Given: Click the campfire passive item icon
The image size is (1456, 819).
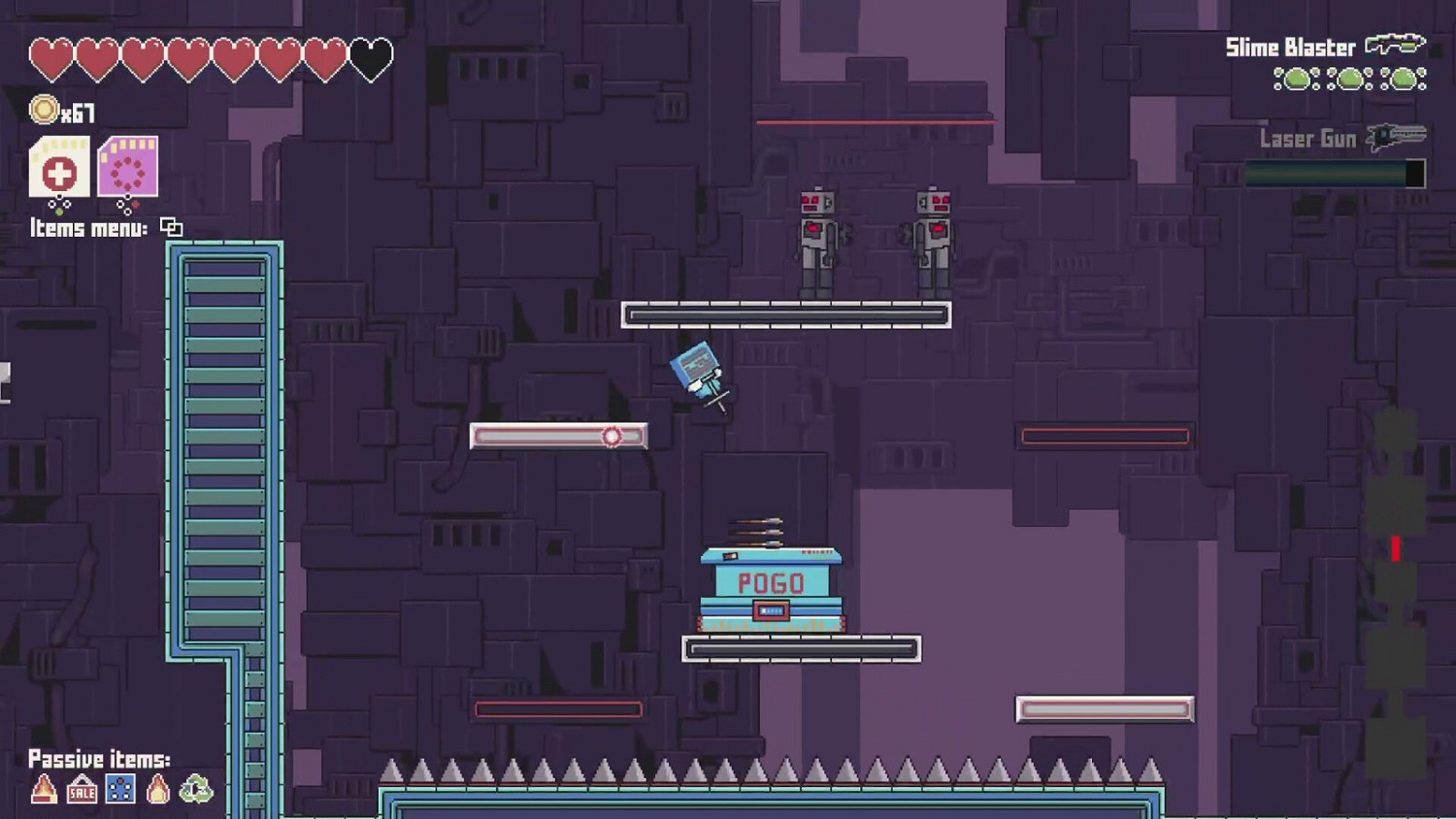Looking at the screenshot, I should [x=42, y=790].
